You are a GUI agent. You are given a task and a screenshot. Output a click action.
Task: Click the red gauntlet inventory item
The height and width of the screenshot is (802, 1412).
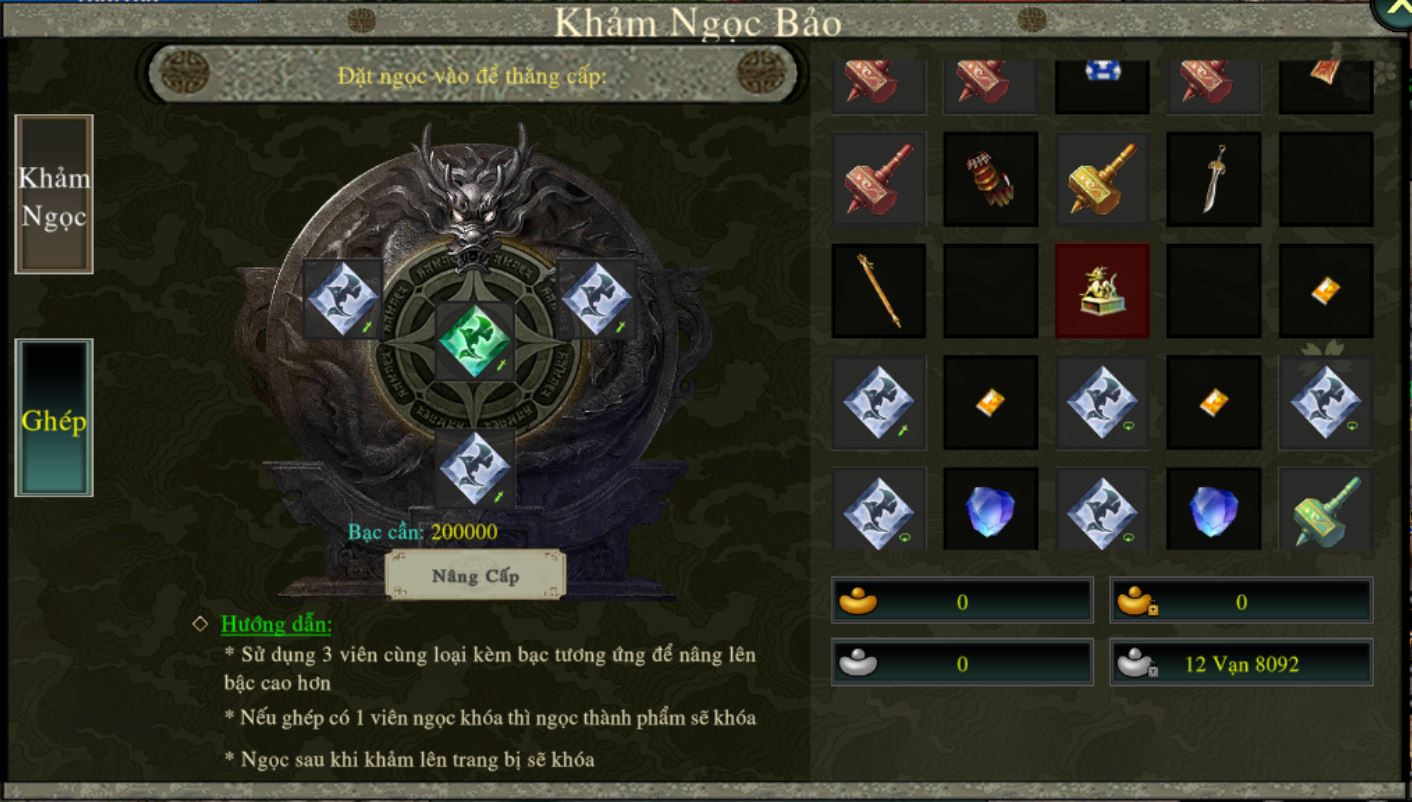click(x=990, y=179)
